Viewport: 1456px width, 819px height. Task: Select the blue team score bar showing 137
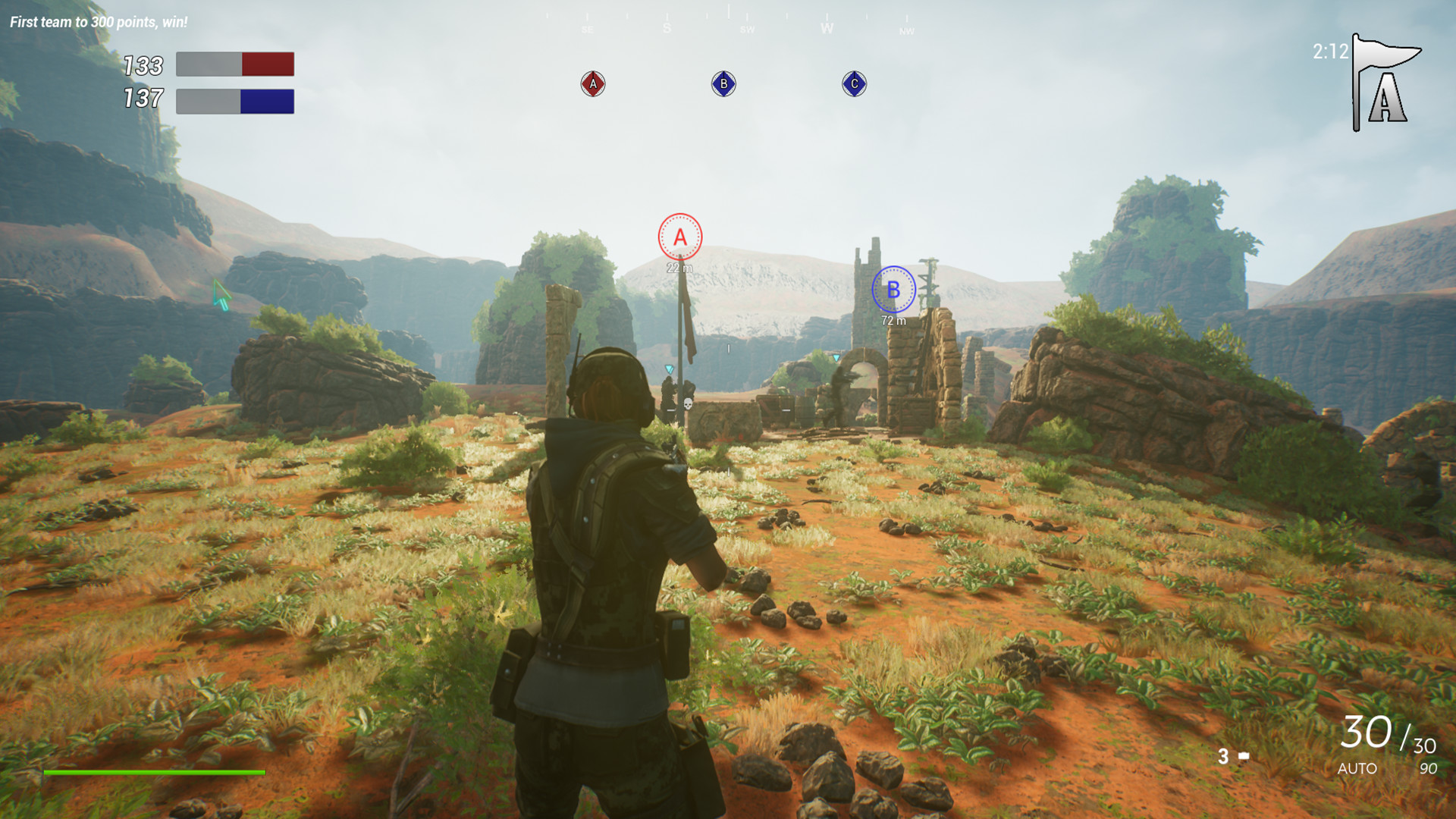click(235, 99)
